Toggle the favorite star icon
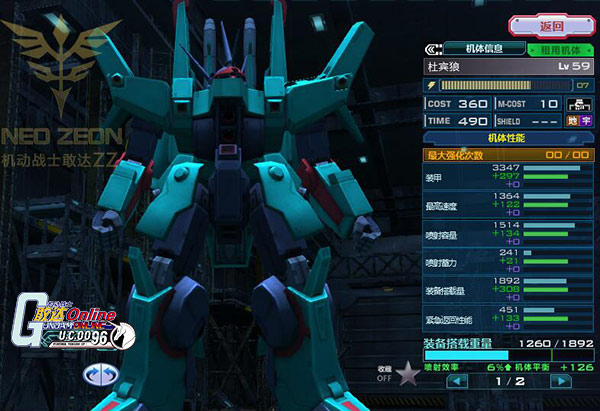Screen dimensions: 600x411 pyautogui.click(x=406, y=376)
